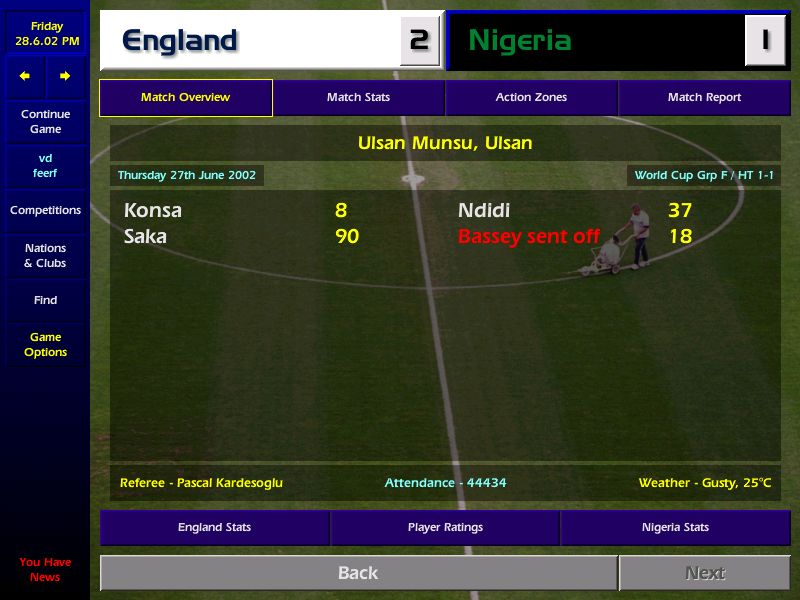Click the Friday 28.6.02 date panel
800x600 pixels.
(45, 34)
